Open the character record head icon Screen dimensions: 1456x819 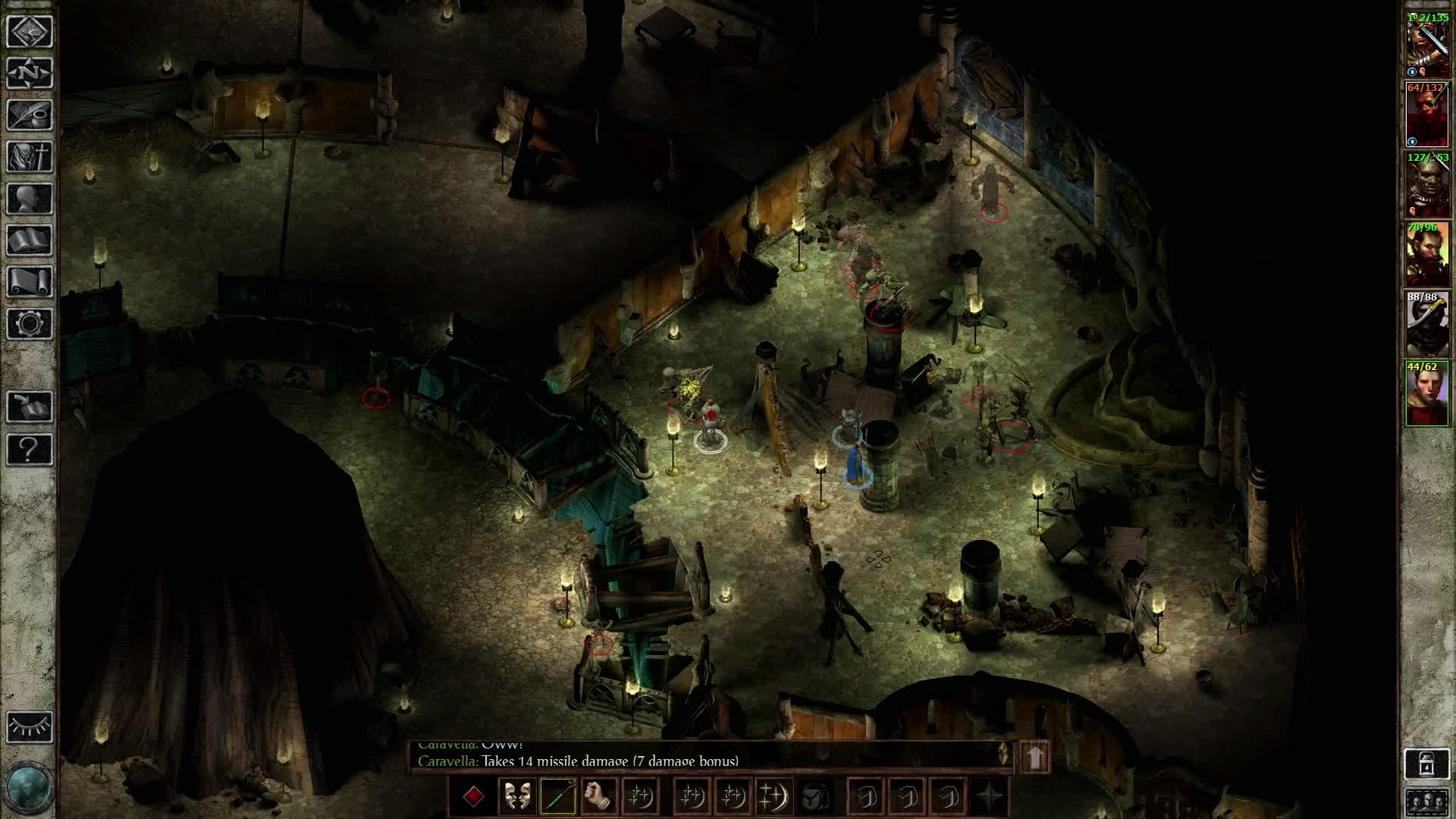(30, 199)
